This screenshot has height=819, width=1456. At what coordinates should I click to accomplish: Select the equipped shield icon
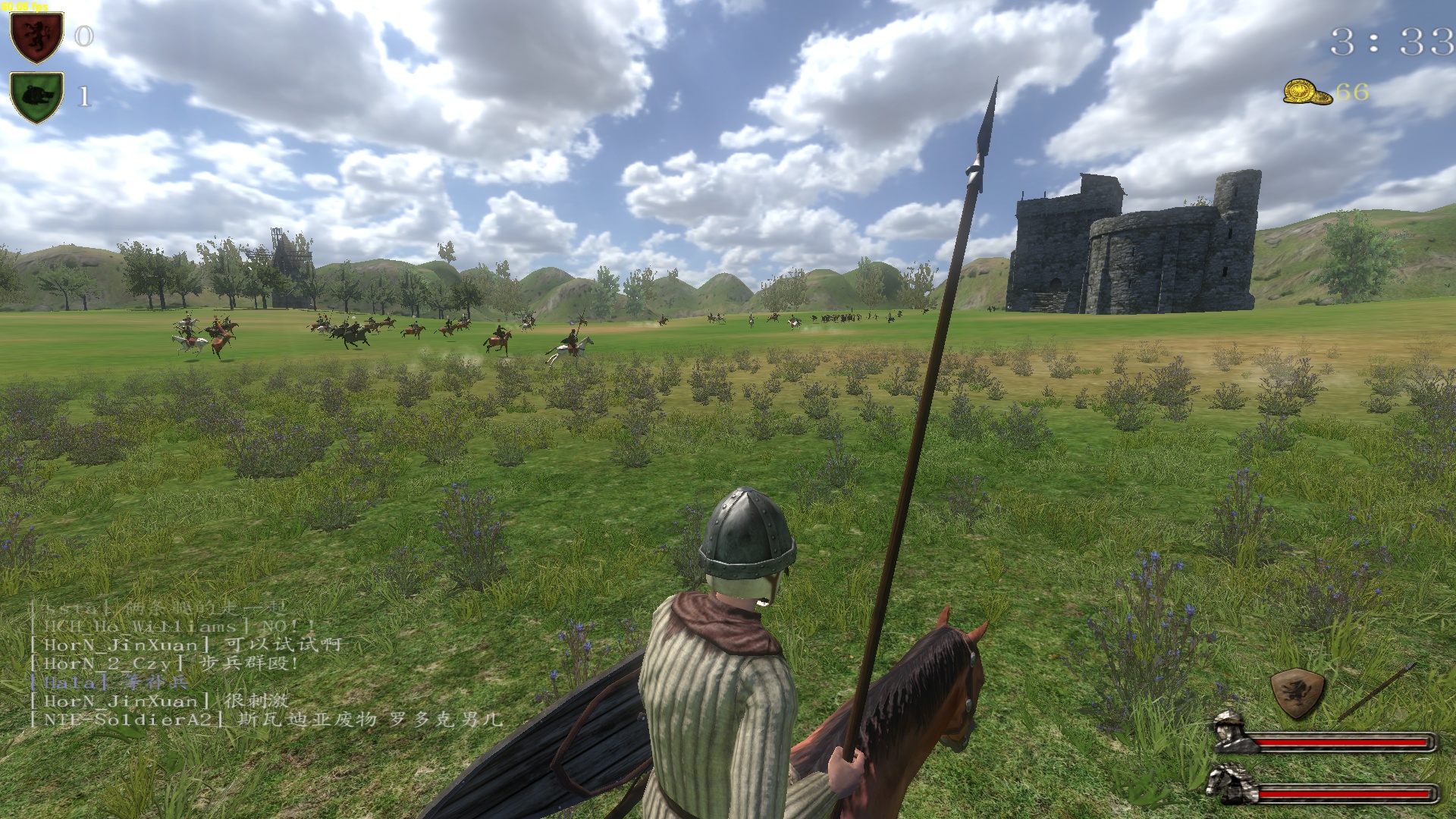1298,693
